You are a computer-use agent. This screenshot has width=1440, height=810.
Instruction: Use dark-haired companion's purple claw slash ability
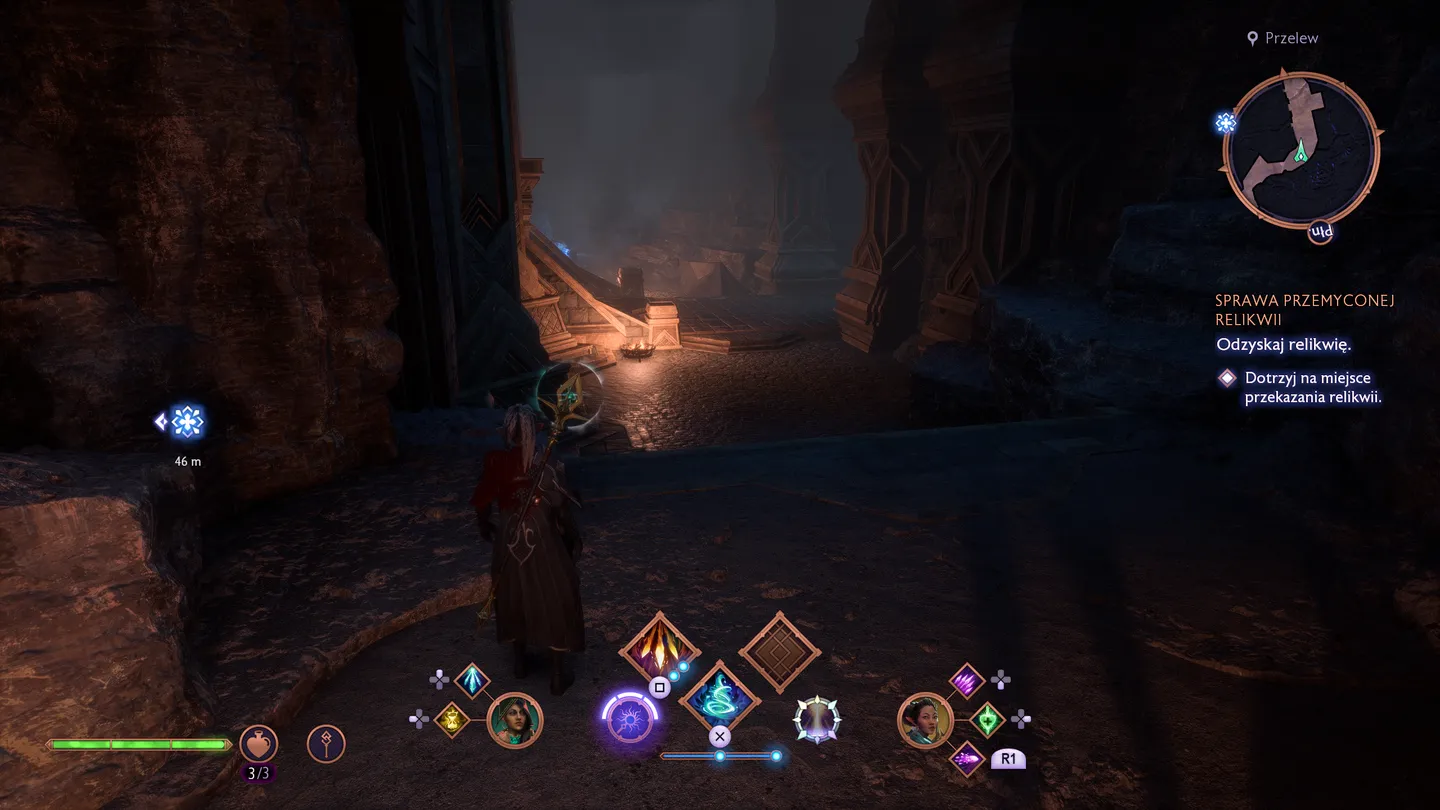[x=967, y=682]
